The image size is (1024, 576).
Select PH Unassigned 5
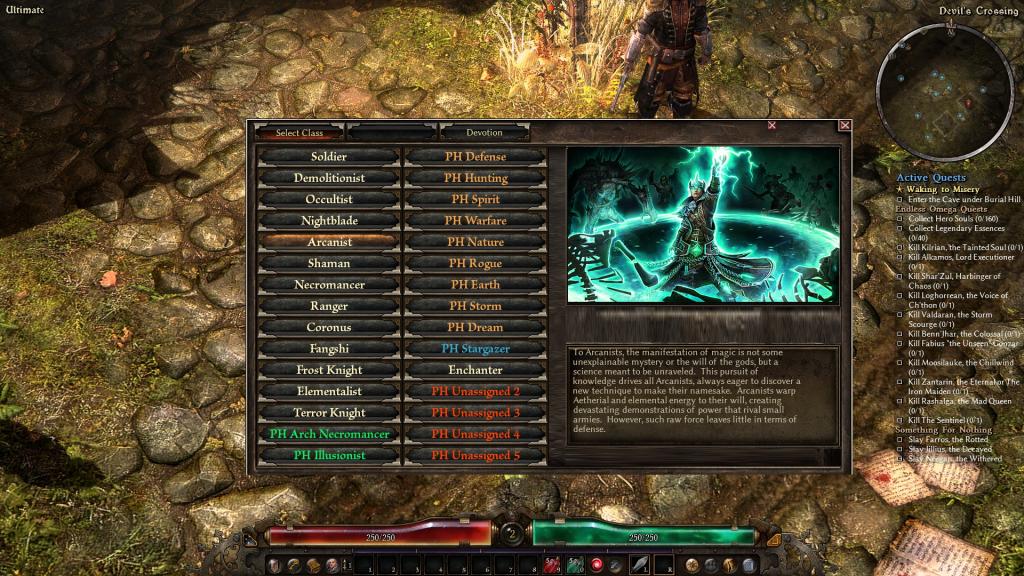click(x=475, y=455)
